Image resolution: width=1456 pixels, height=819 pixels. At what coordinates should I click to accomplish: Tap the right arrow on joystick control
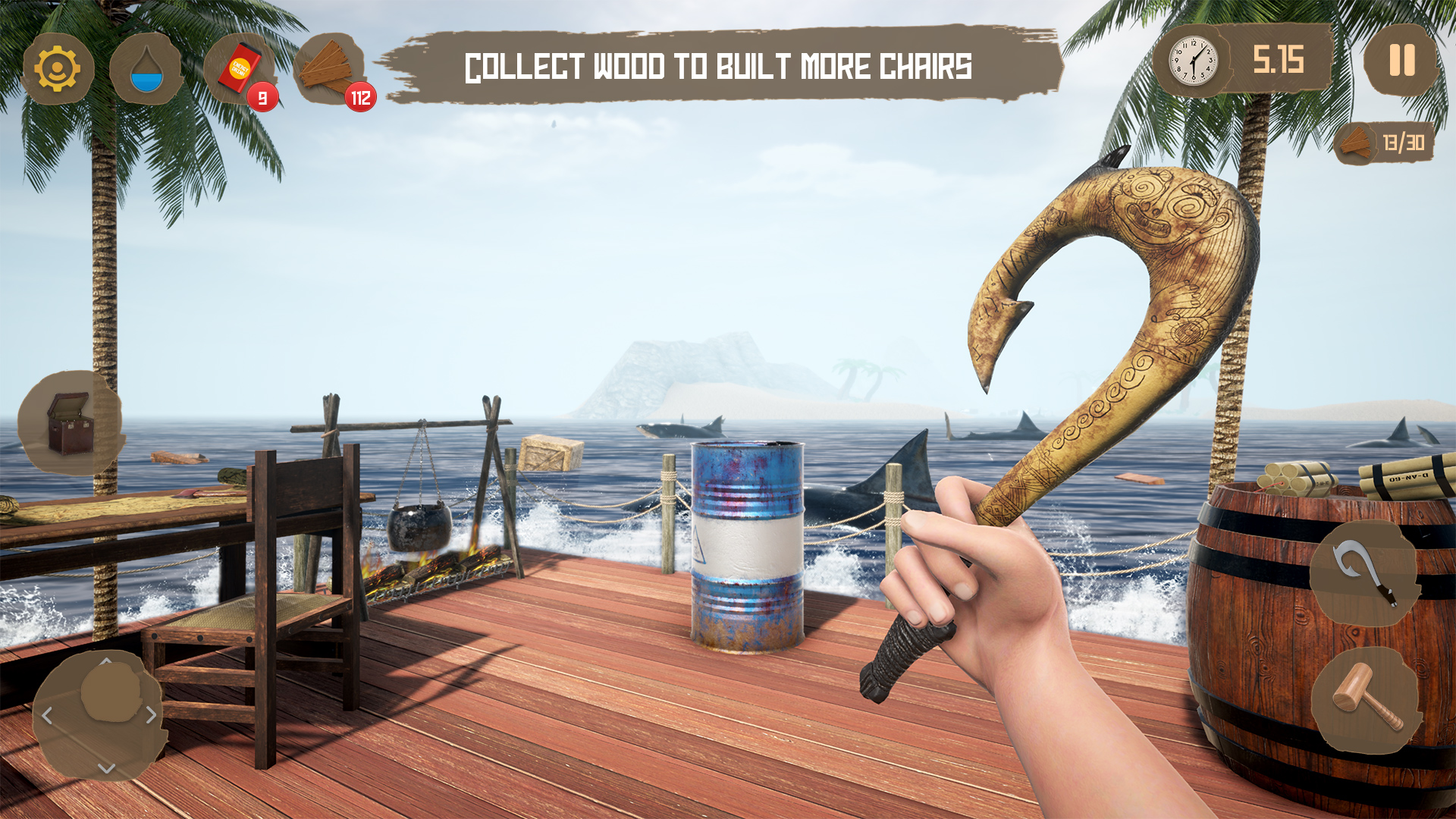pos(151,714)
